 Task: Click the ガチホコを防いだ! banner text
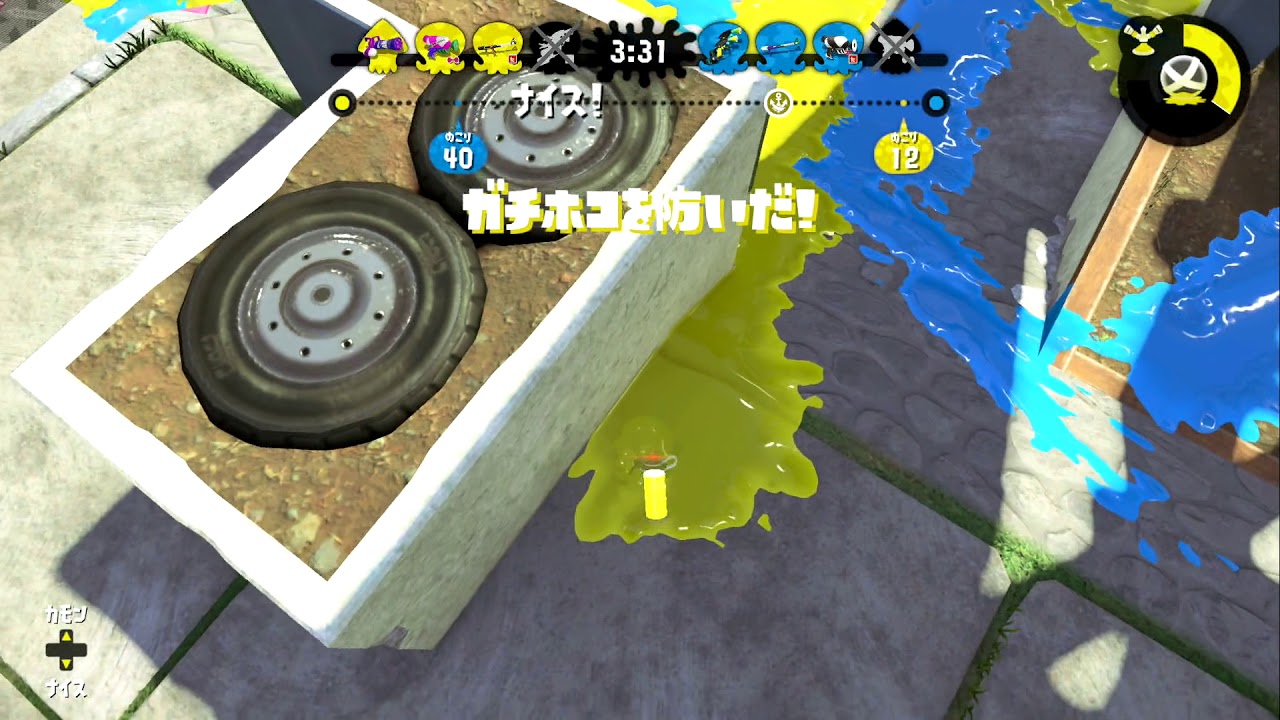[x=641, y=208]
